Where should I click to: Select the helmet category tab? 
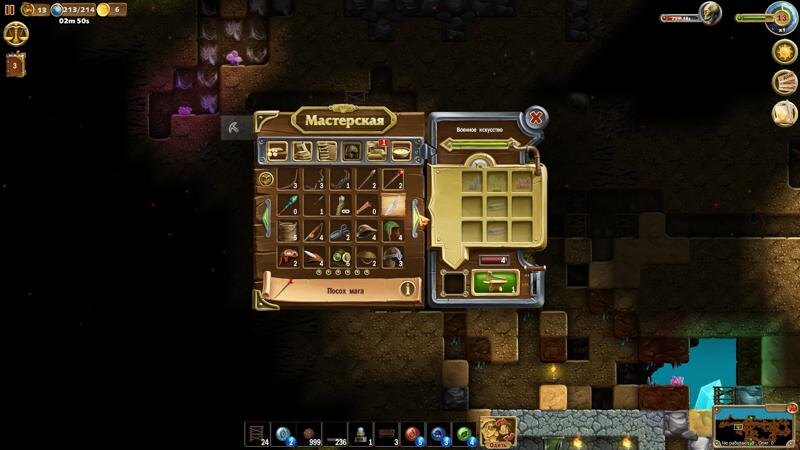351,151
